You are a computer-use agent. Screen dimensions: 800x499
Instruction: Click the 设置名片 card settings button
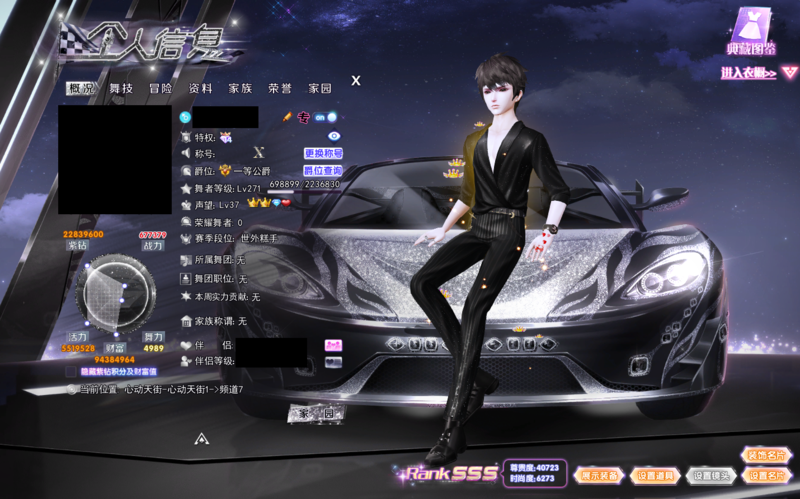[x=767, y=476]
